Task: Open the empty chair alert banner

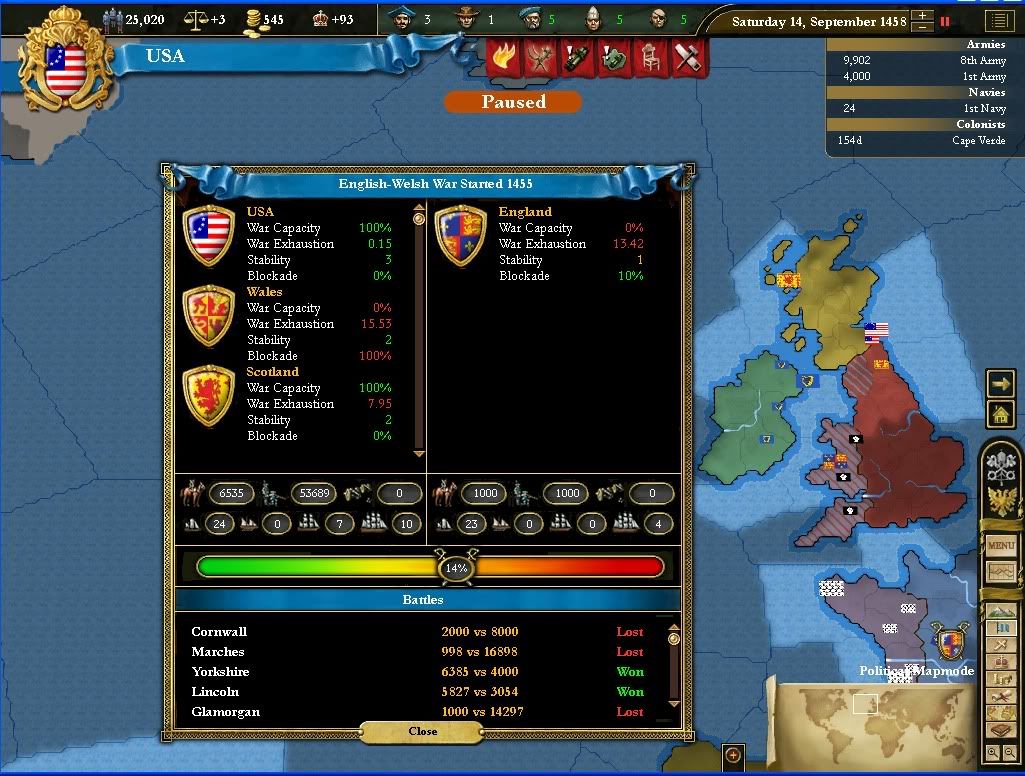Action: [x=650, y=57]
